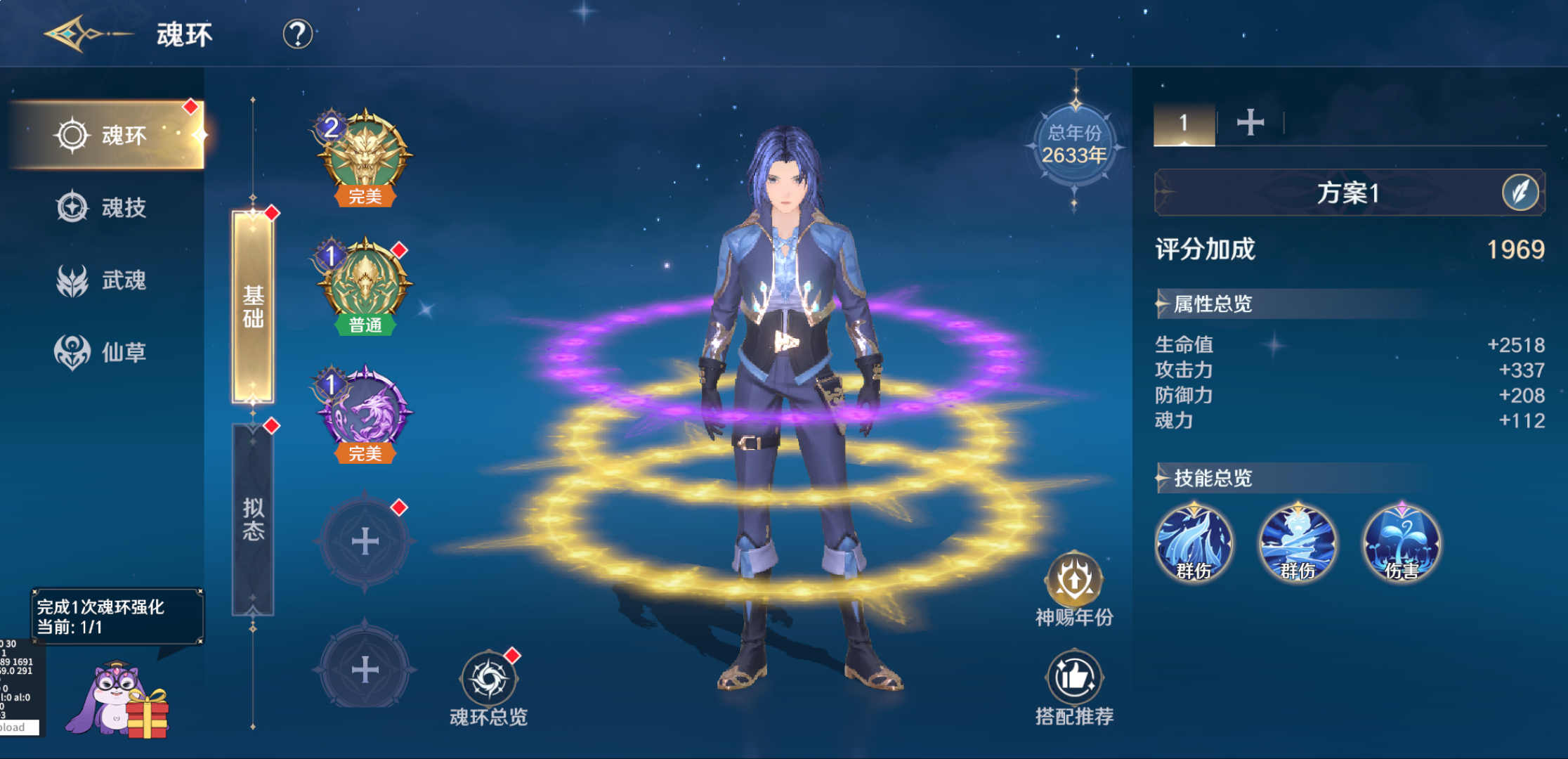The image size is (1568, 759).
Task: Edit the 方案1 name with feather icon
Action: (1520, 192)
